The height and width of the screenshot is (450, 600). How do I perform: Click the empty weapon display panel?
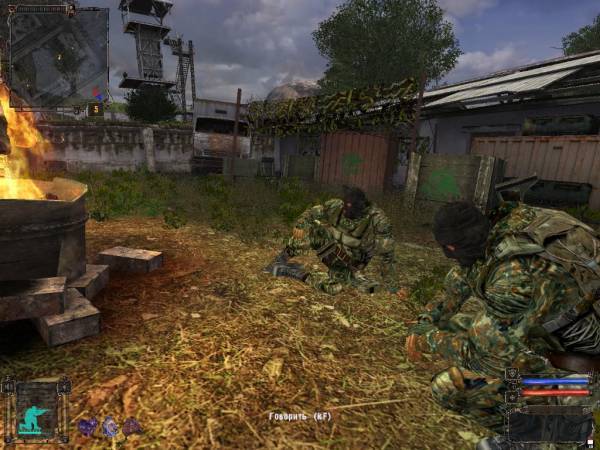548,424
